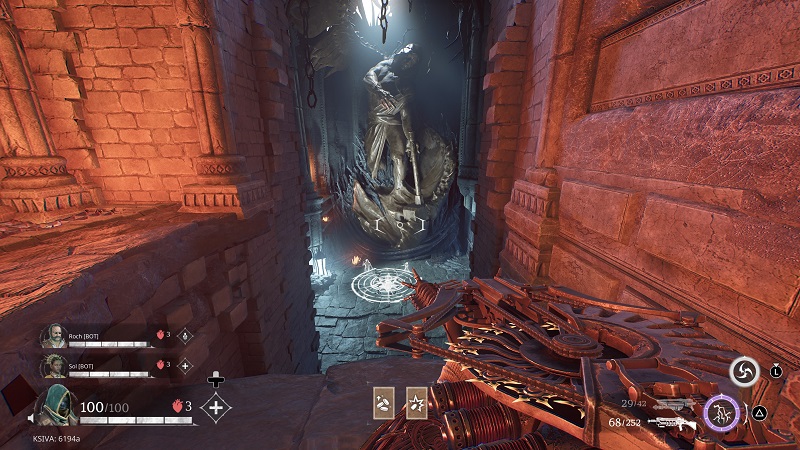This screenshot has width=800, height=450.
Task: Click Sol's small plus item icon
Action: (184, 366)
